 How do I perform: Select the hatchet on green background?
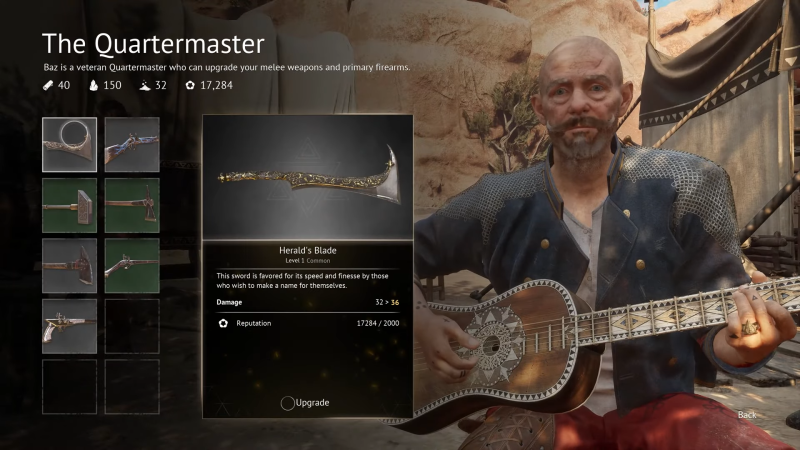point(132,205)
